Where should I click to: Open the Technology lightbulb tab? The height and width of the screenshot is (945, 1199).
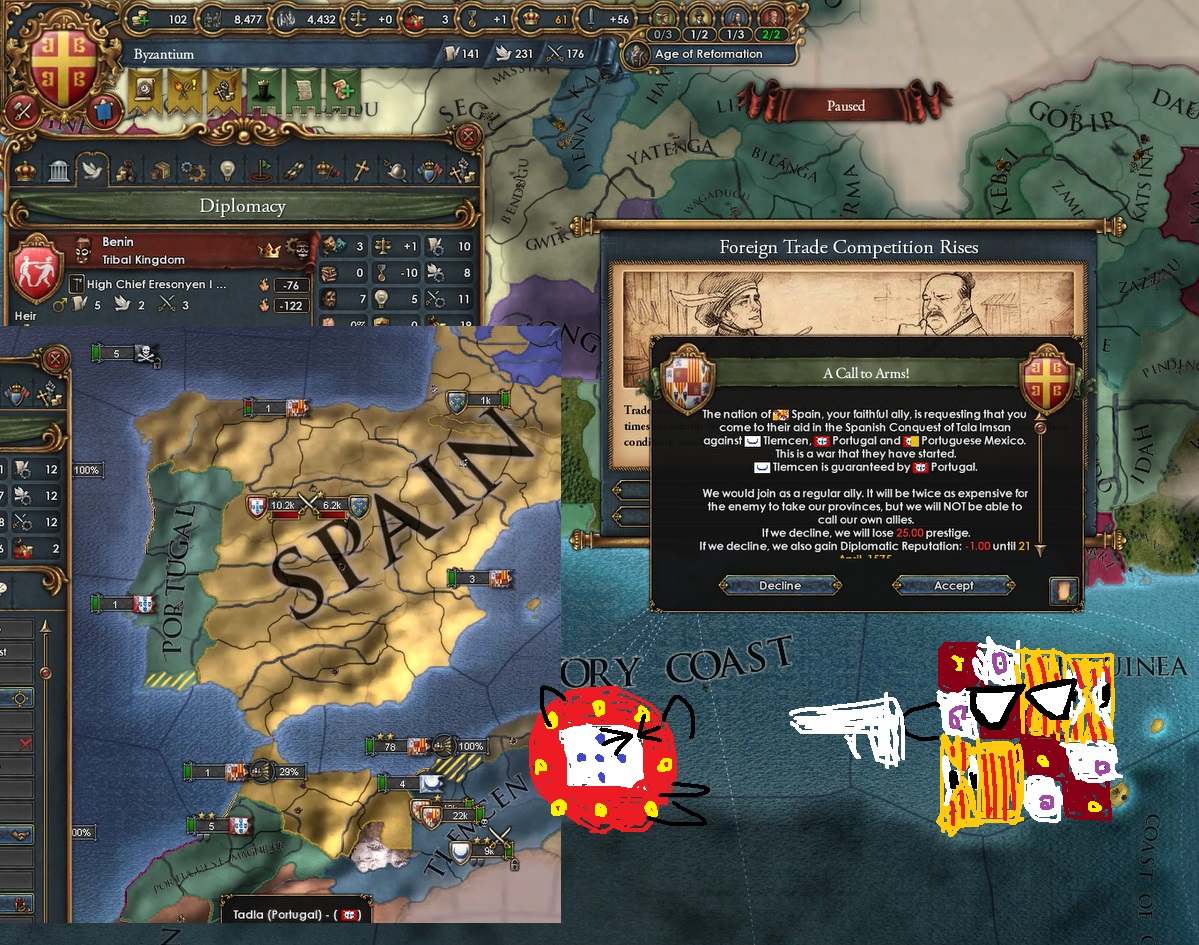227,171
